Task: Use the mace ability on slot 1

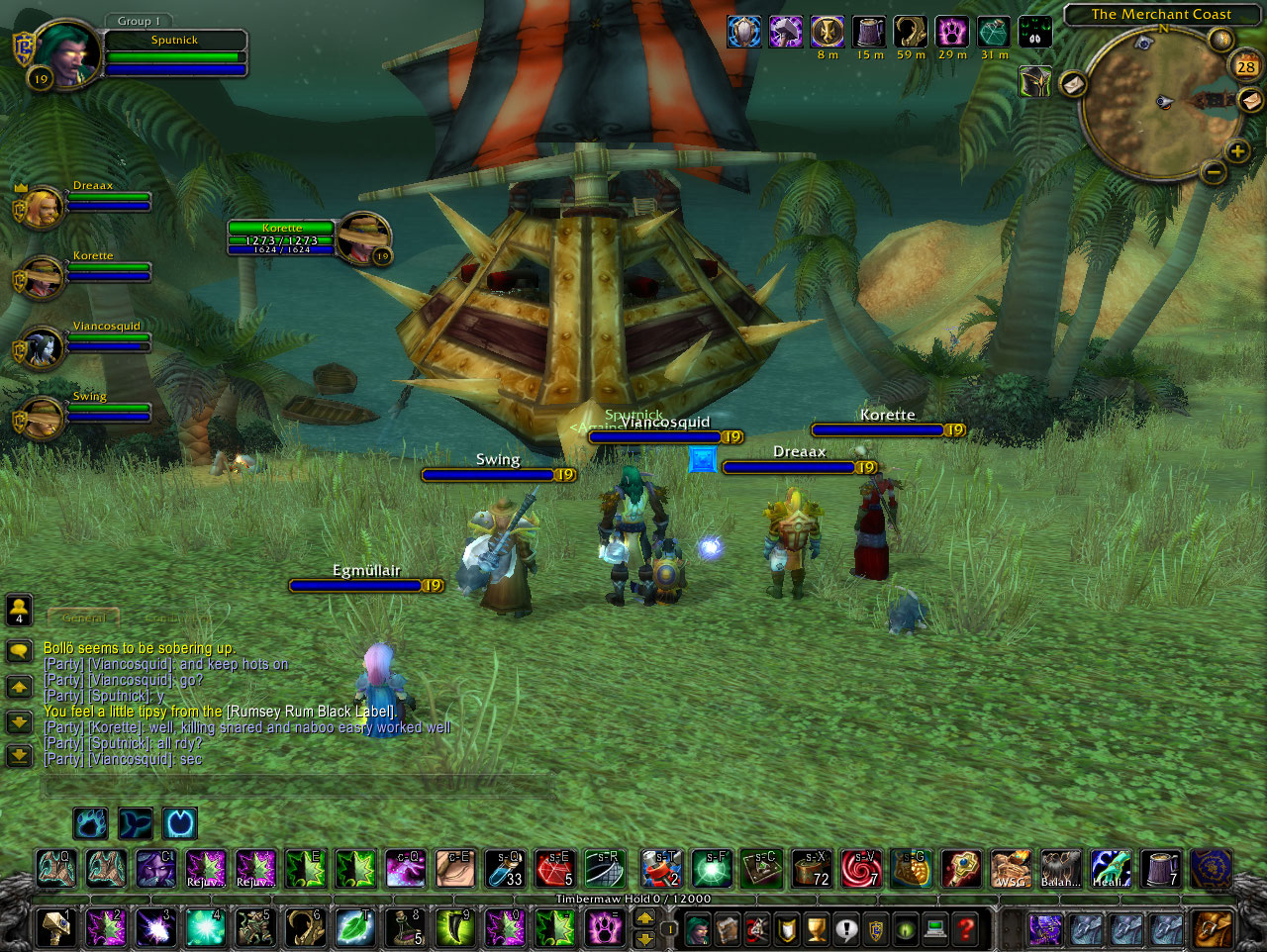Action: click(55, 928)
